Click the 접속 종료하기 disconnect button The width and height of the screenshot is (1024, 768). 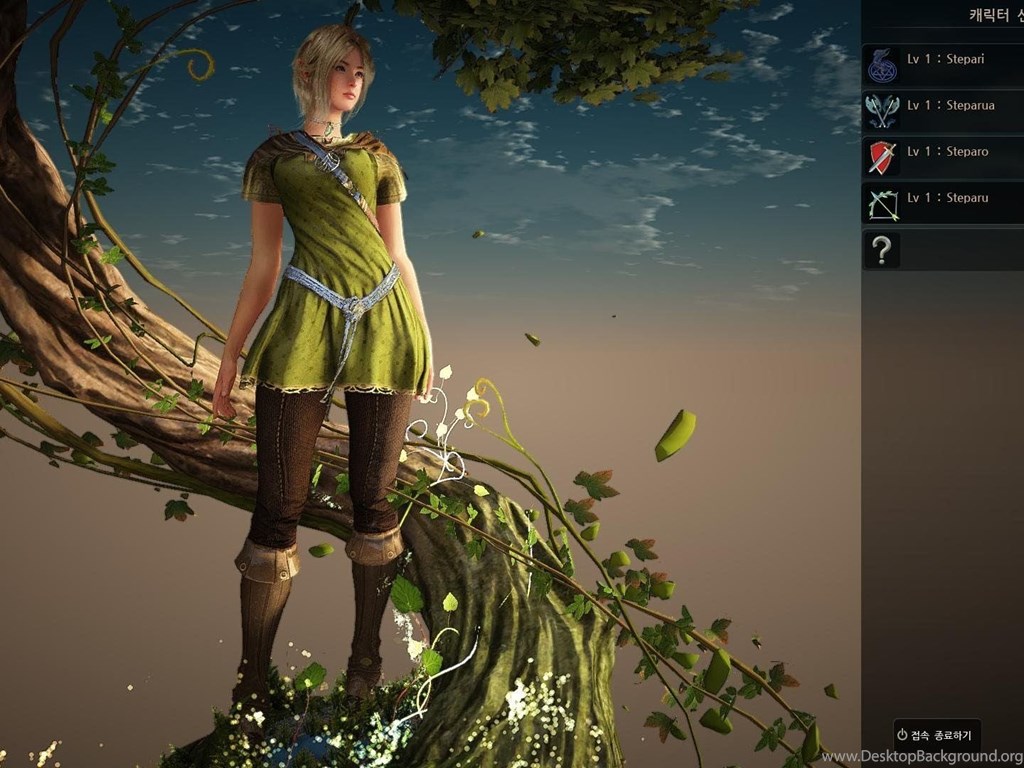pyautogui.click(x=937, y=734)
